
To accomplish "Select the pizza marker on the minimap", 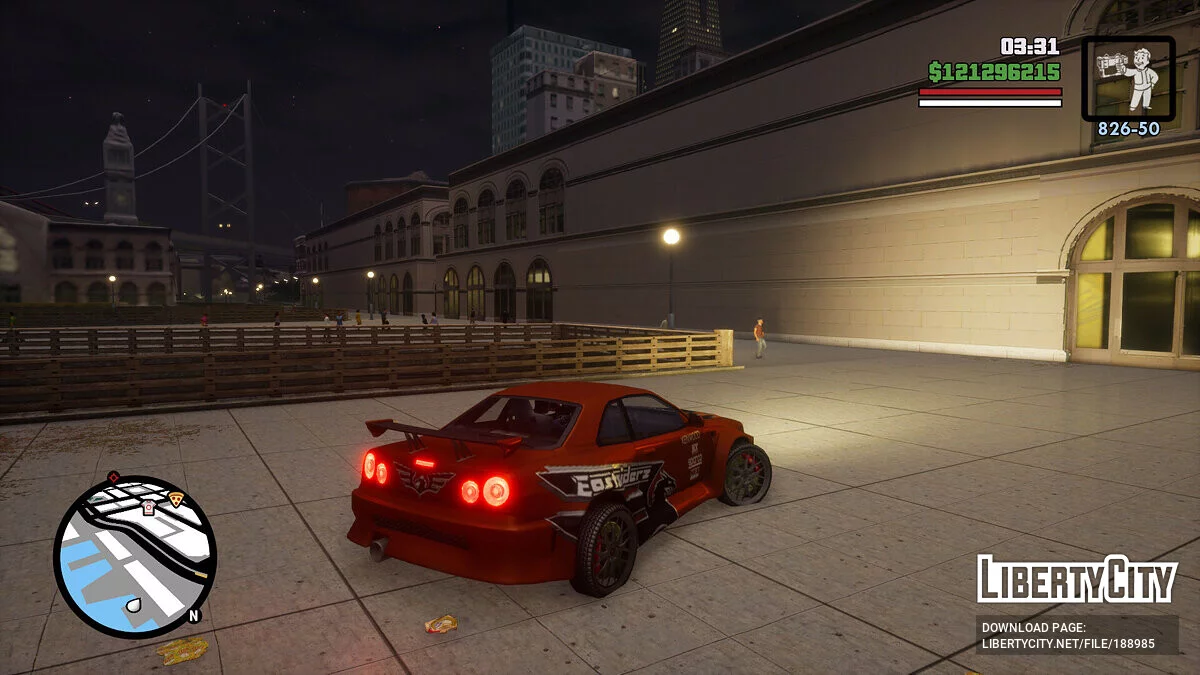I will (x=176, y=498).
